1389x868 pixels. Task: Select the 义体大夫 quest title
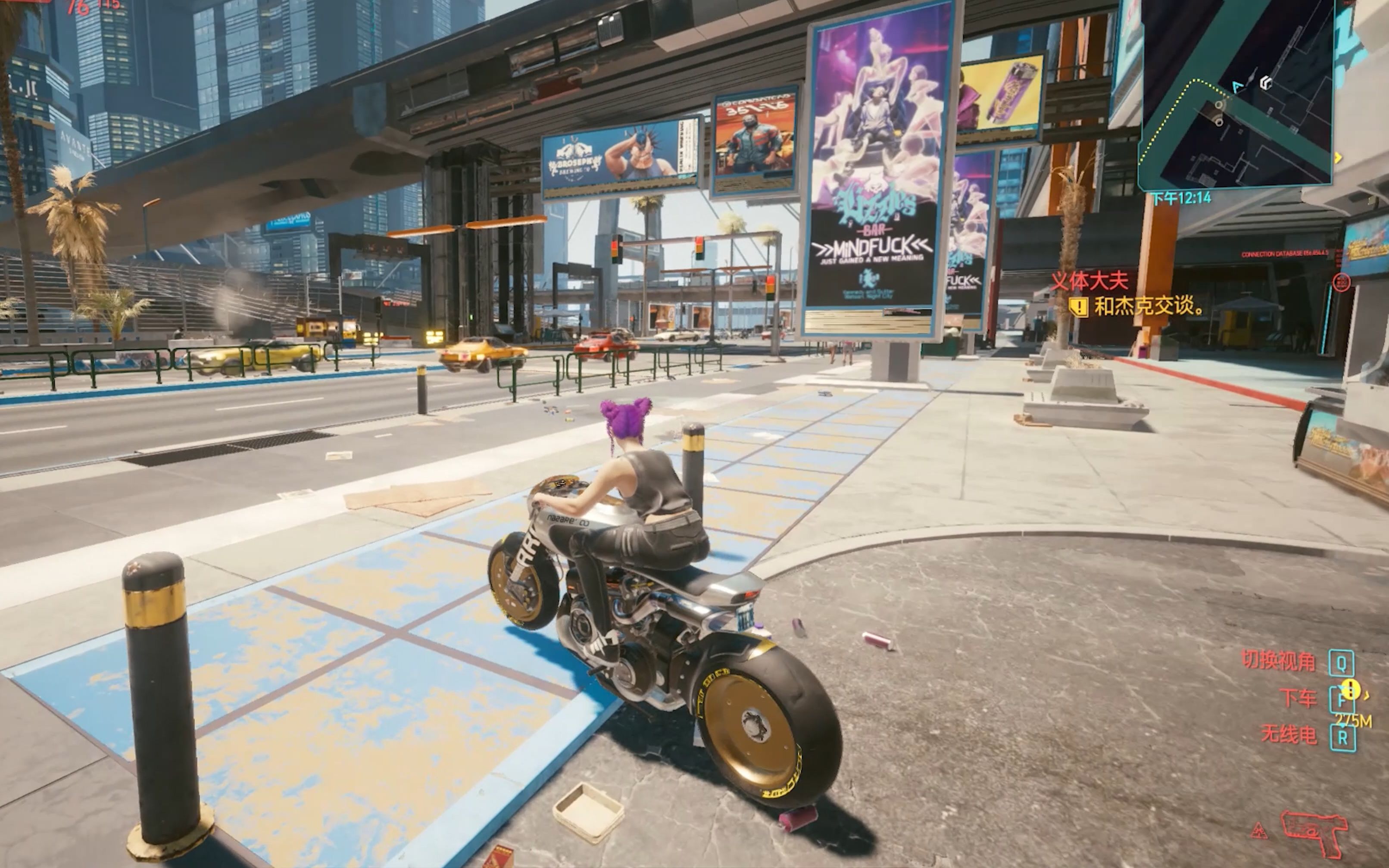click(x=1089, y=281)
